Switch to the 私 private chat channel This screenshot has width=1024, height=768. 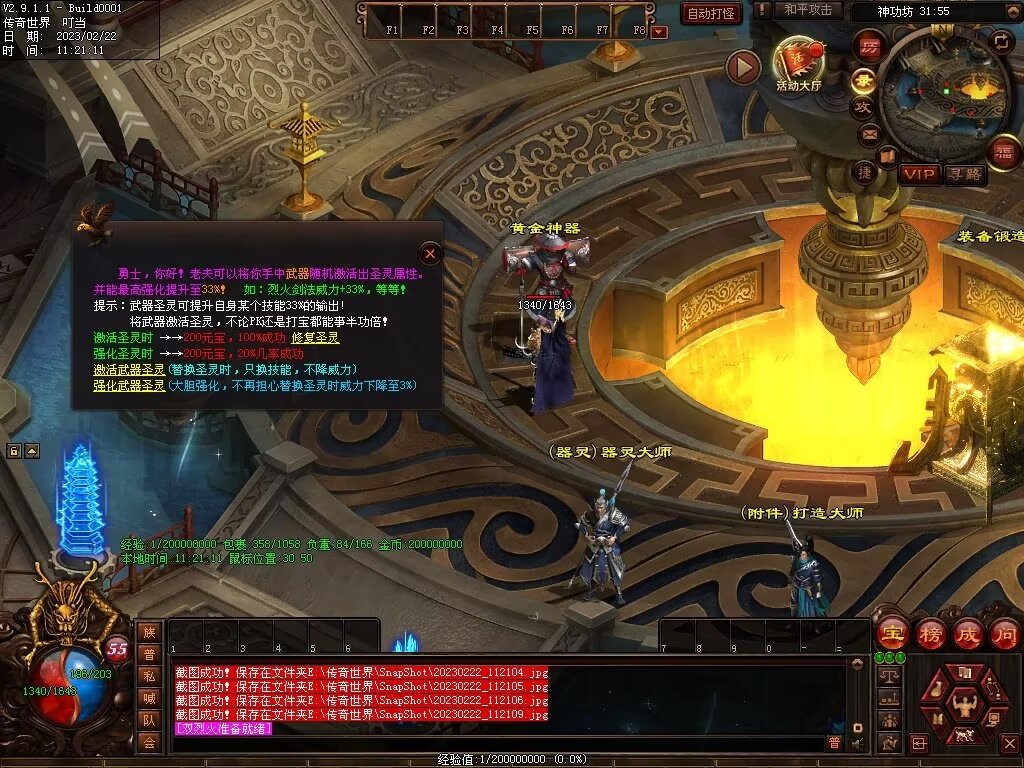pyautogui.click(x=149, y=675)
